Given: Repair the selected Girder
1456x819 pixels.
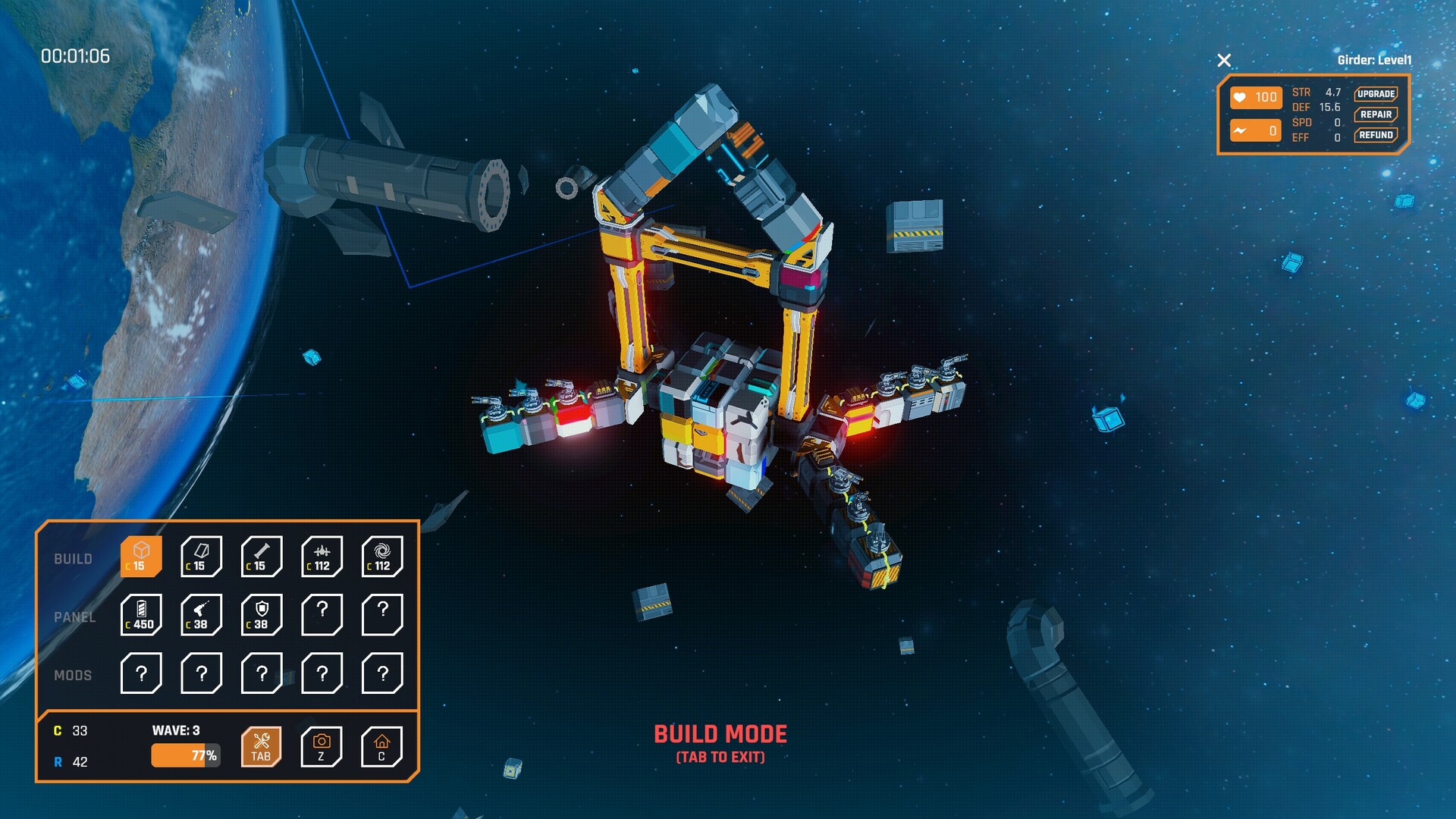Looking at the screenshot, I should pyautogui.click(x=1376, y=115).
